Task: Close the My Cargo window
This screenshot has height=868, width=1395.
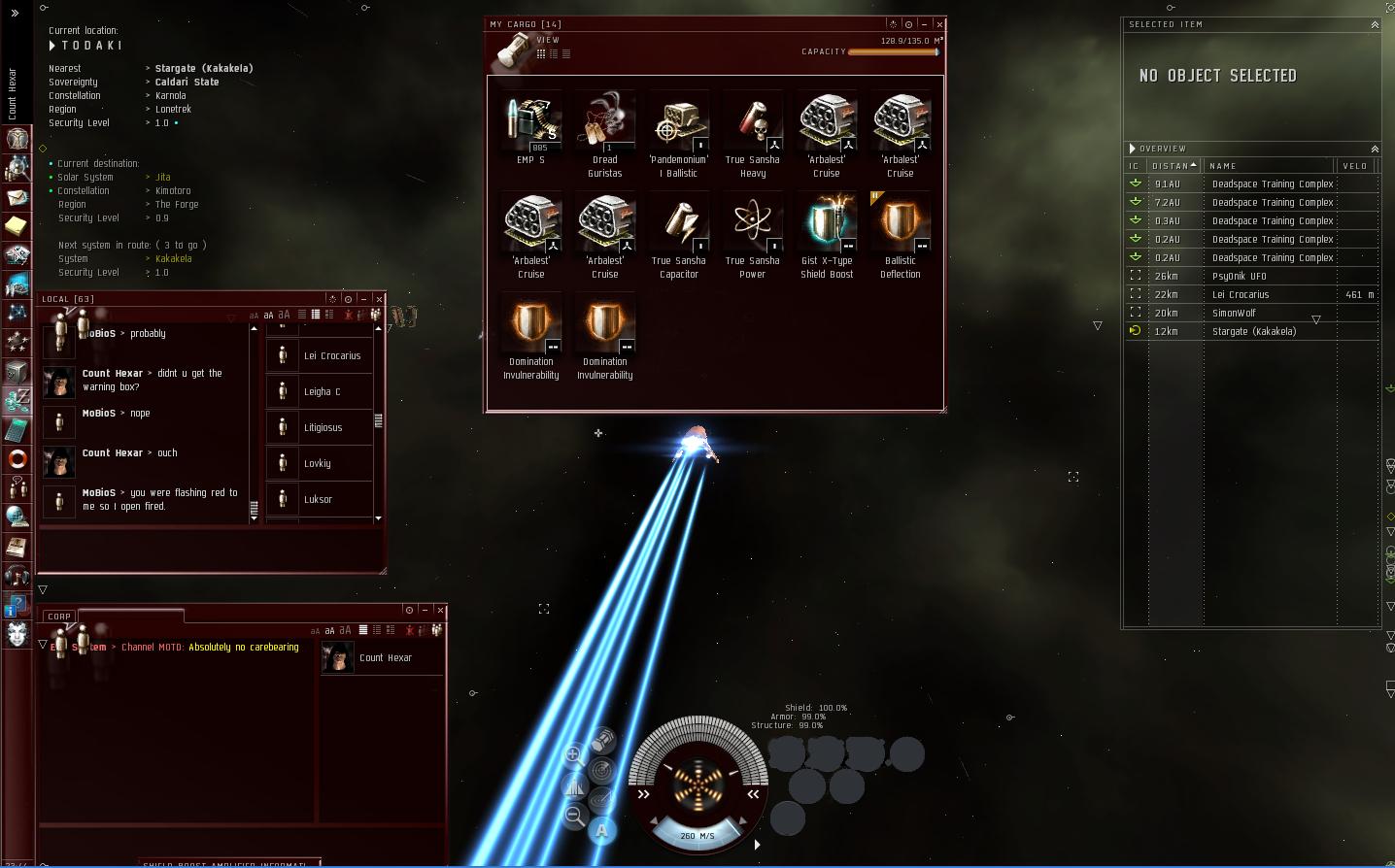Action: pos(939,24)
